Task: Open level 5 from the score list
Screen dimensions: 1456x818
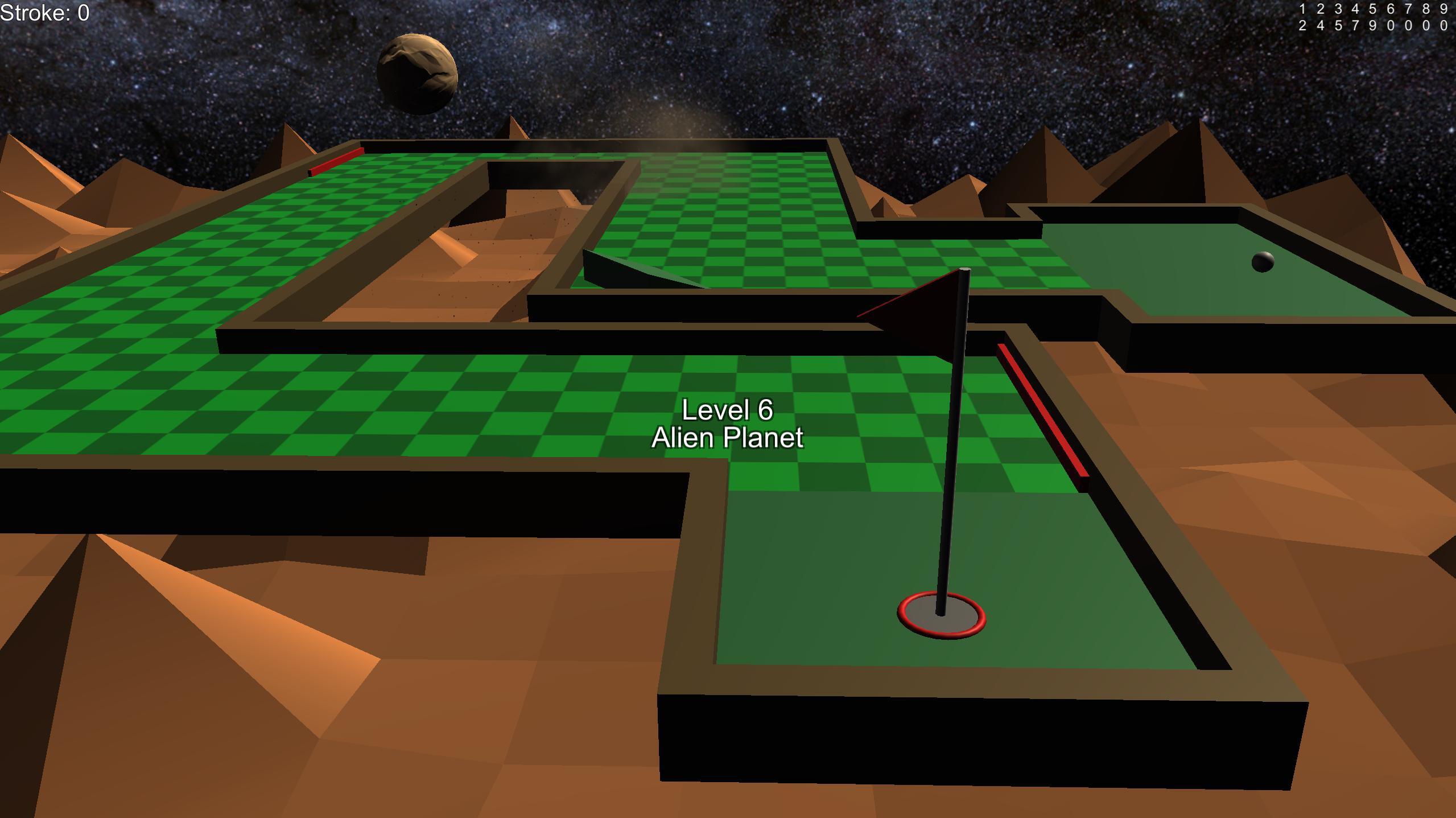Action: pyautogui.click(x=1373, y=9)
